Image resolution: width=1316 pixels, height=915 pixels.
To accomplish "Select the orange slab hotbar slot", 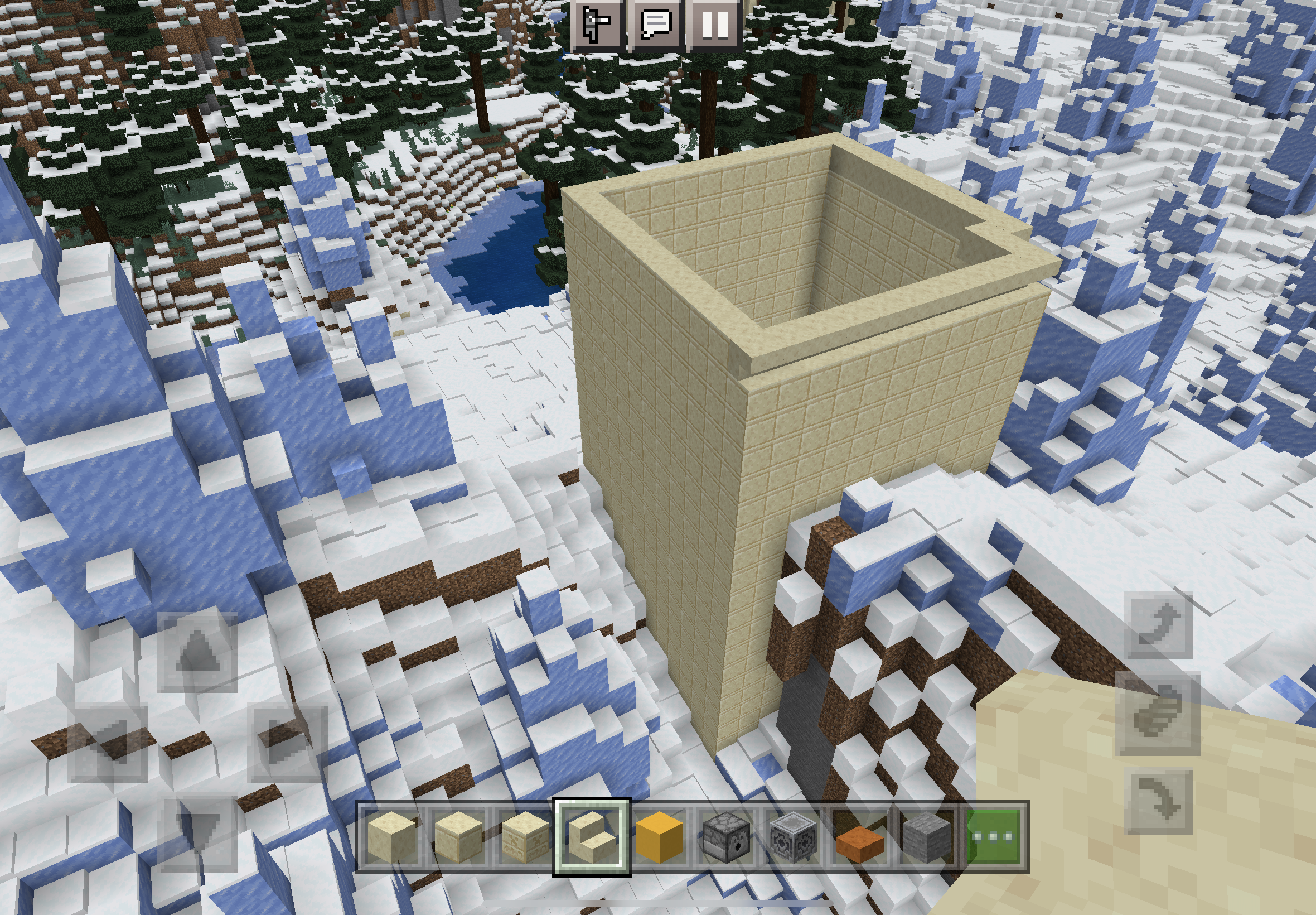I will click(x=859, y=836).
